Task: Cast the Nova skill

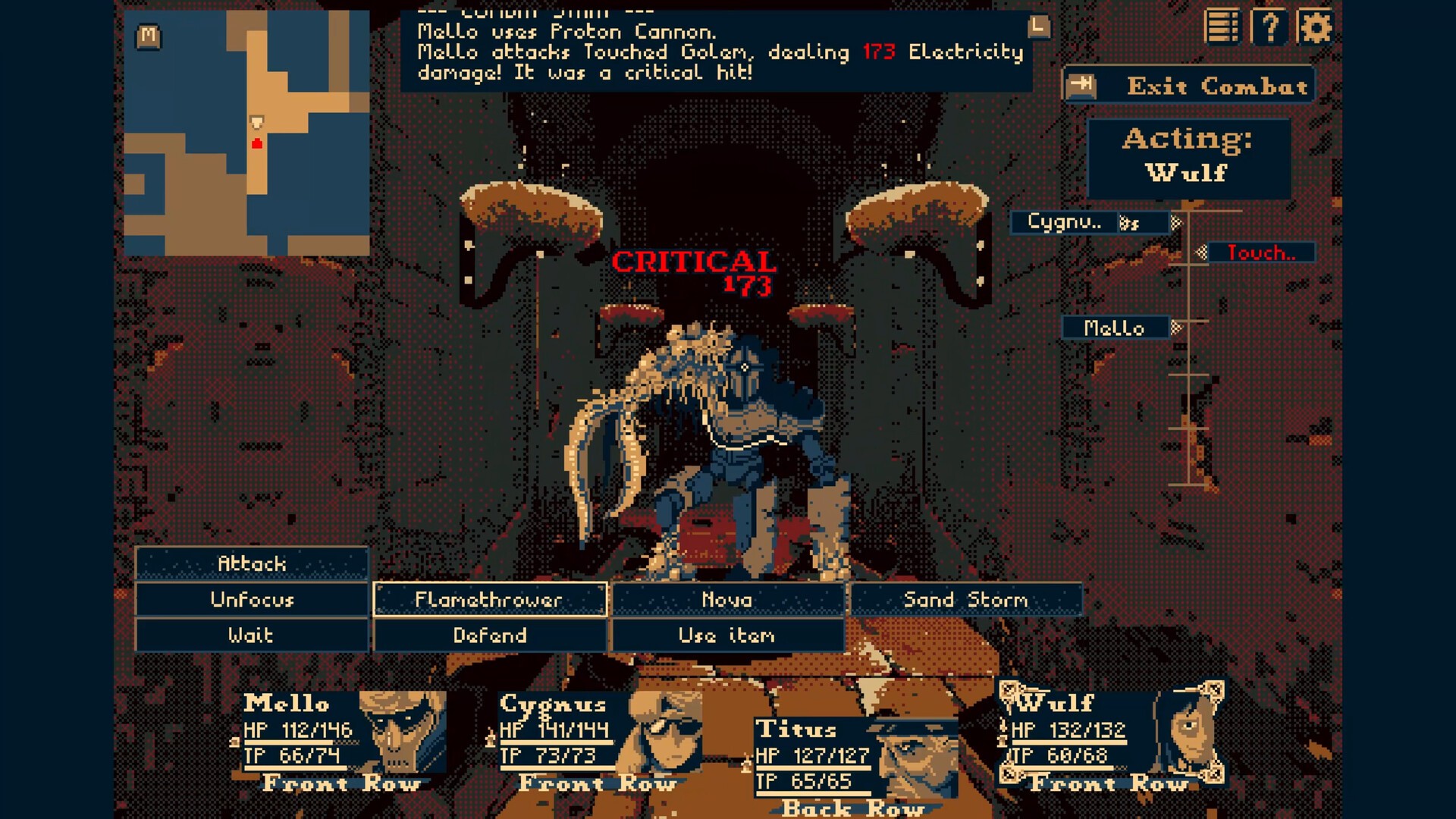Action: 727,599
